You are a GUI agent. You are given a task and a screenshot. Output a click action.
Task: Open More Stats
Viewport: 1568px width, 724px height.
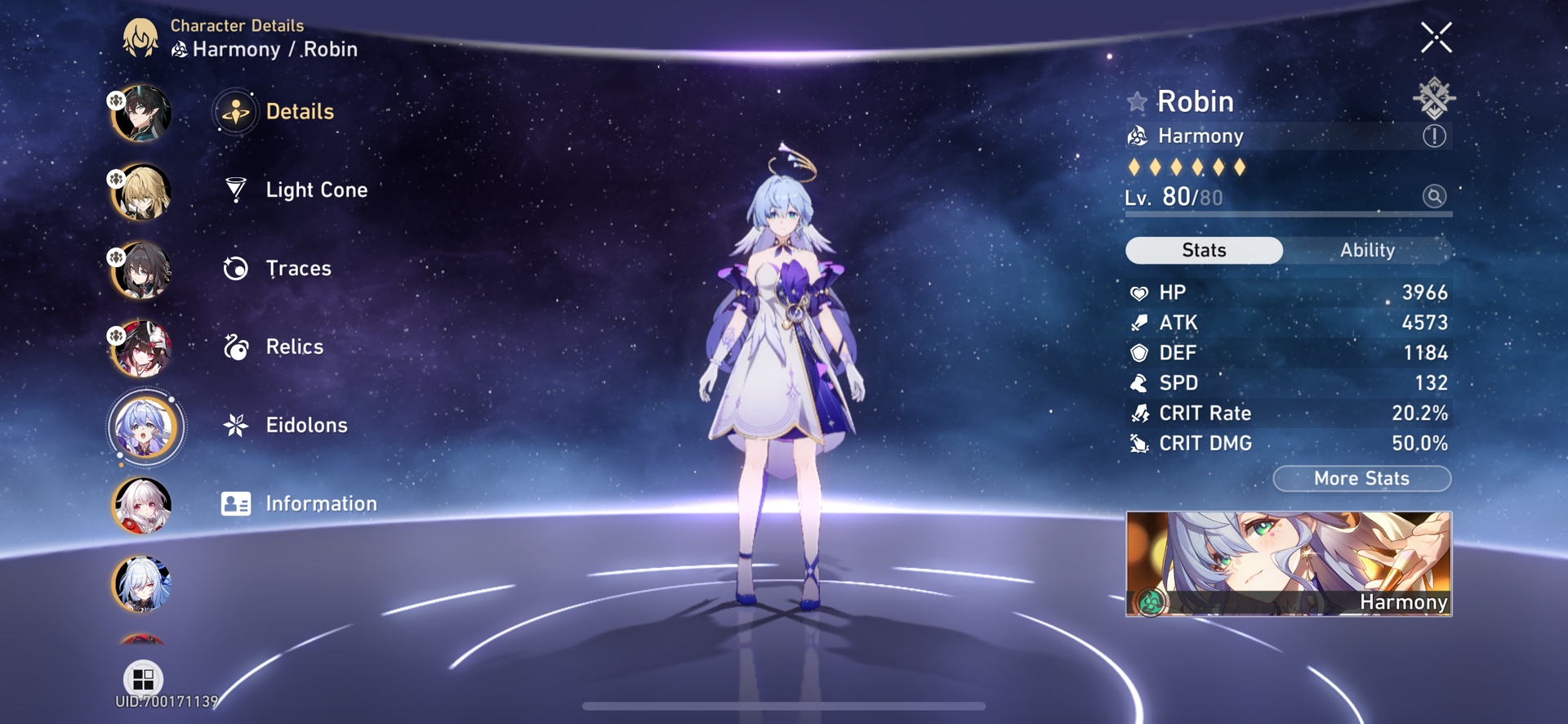point(1362,478)
